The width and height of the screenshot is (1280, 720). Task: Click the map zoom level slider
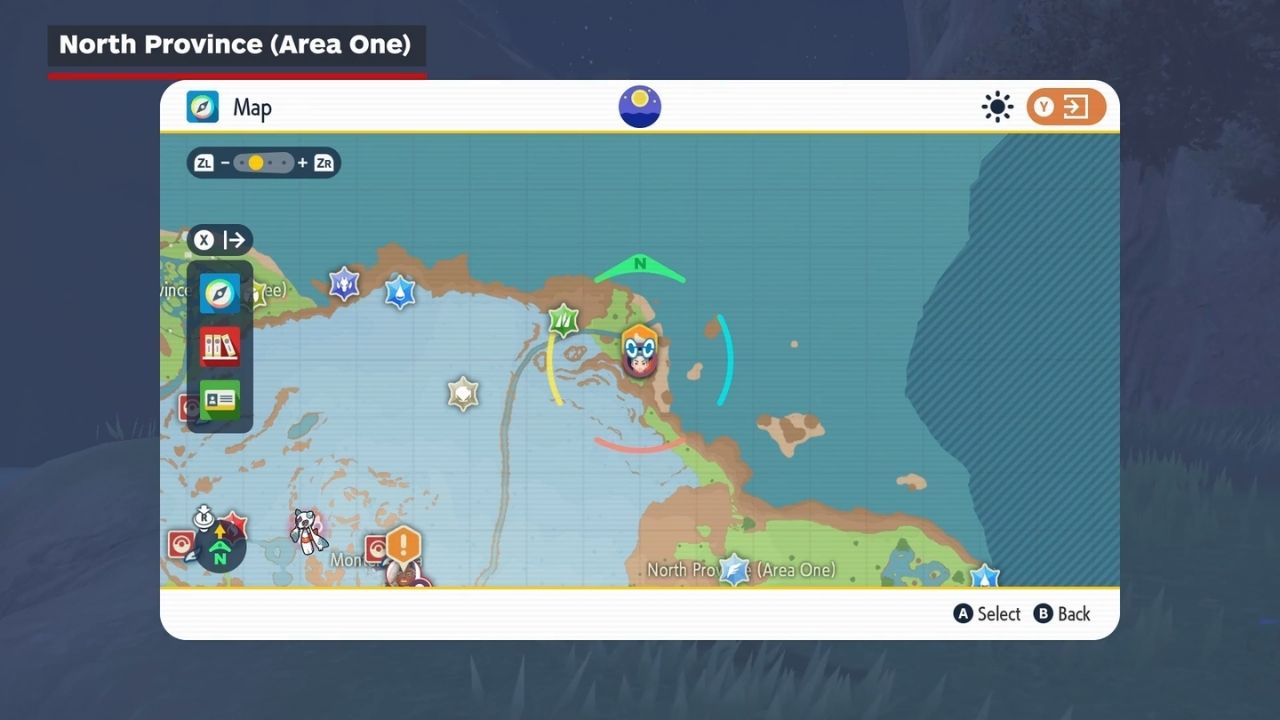click(x=264, y=163)
